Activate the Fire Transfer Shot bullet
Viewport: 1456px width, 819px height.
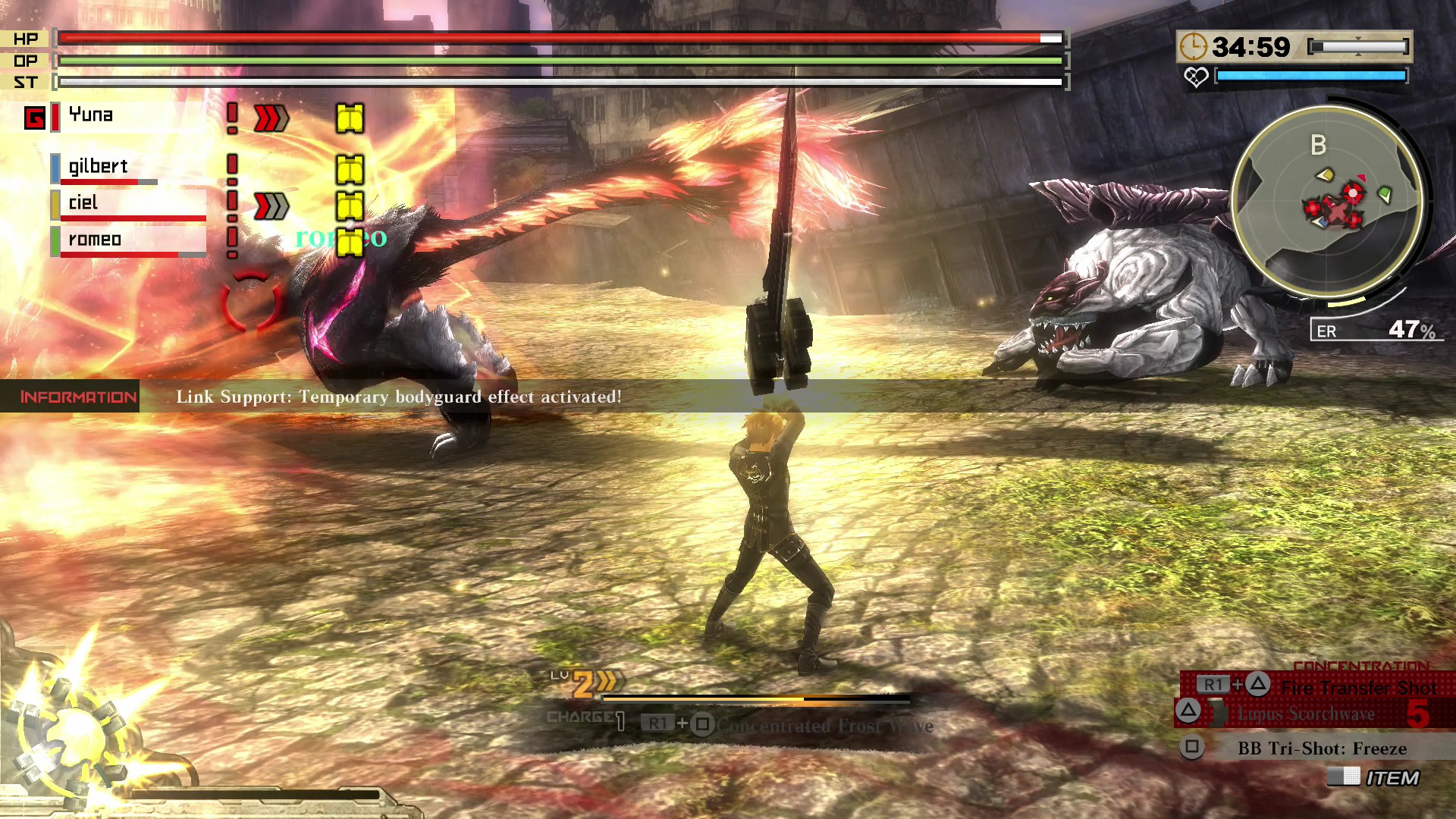(1357, 688)
